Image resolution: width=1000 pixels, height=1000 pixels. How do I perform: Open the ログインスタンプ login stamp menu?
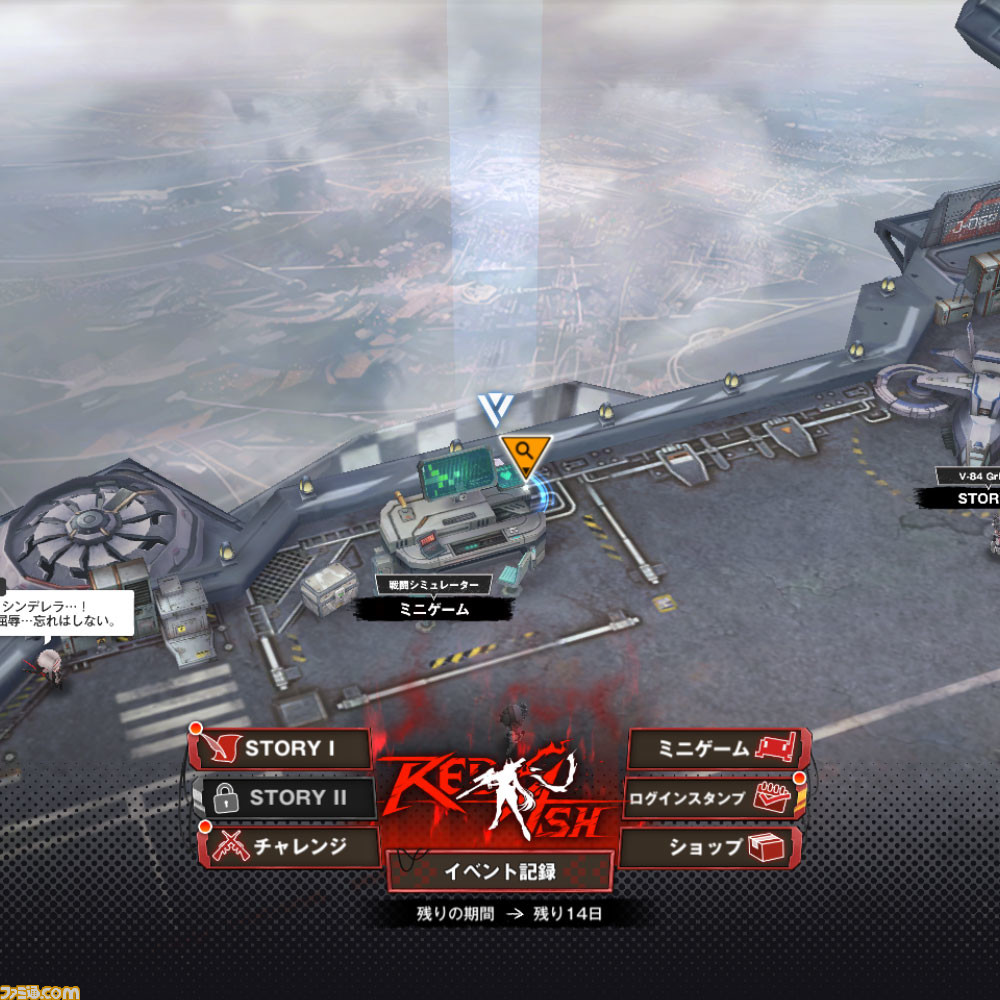[710, 798]
